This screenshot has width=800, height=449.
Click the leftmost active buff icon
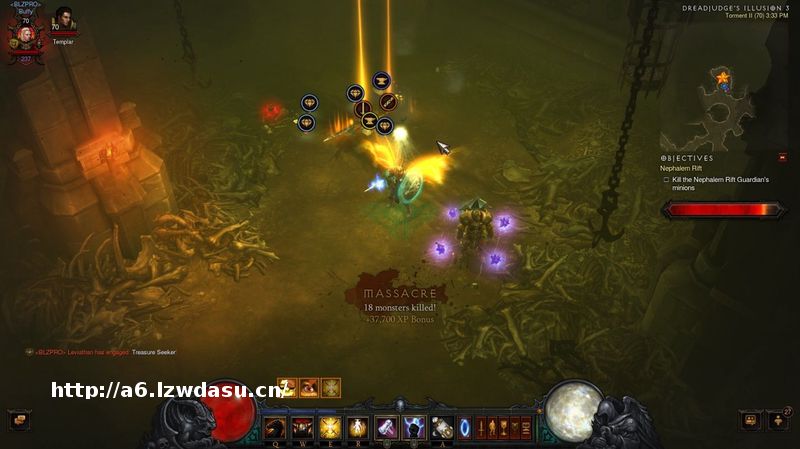(287, 387)
